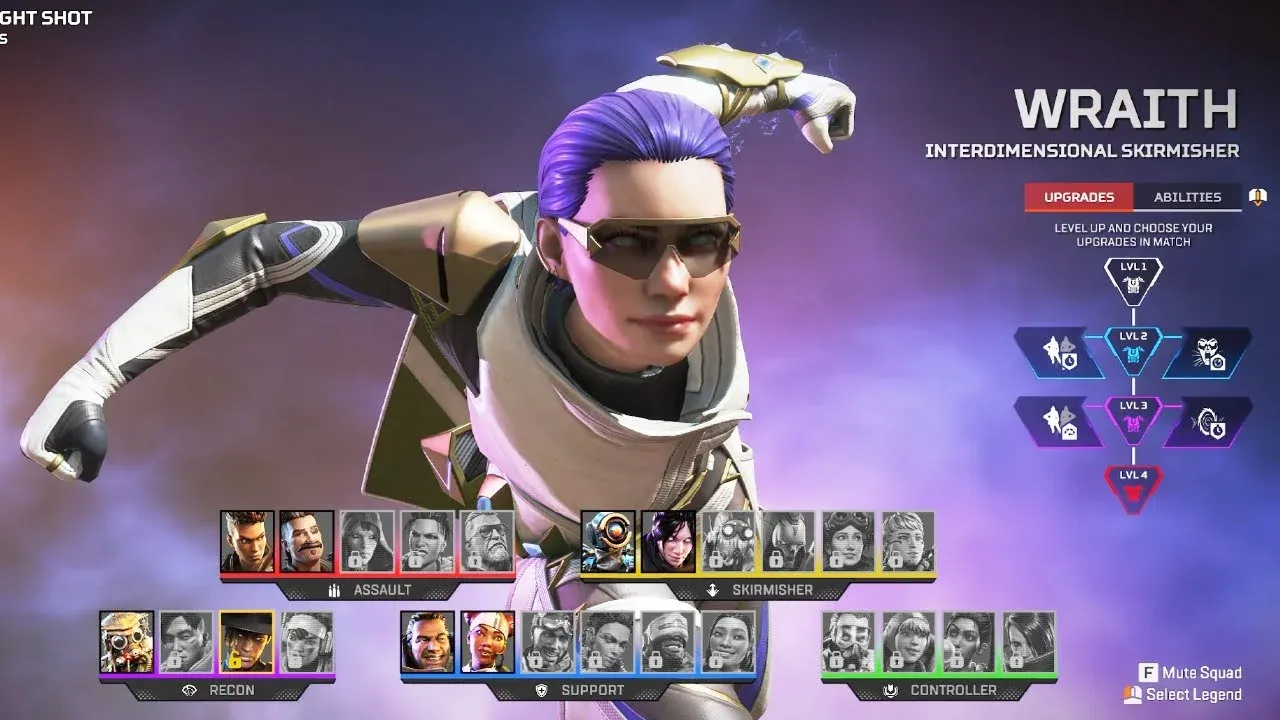Choose the locked bearded Ballistic portrait in Assault
This screenshot has height=720, width=1280.
[x=487, y=542]
